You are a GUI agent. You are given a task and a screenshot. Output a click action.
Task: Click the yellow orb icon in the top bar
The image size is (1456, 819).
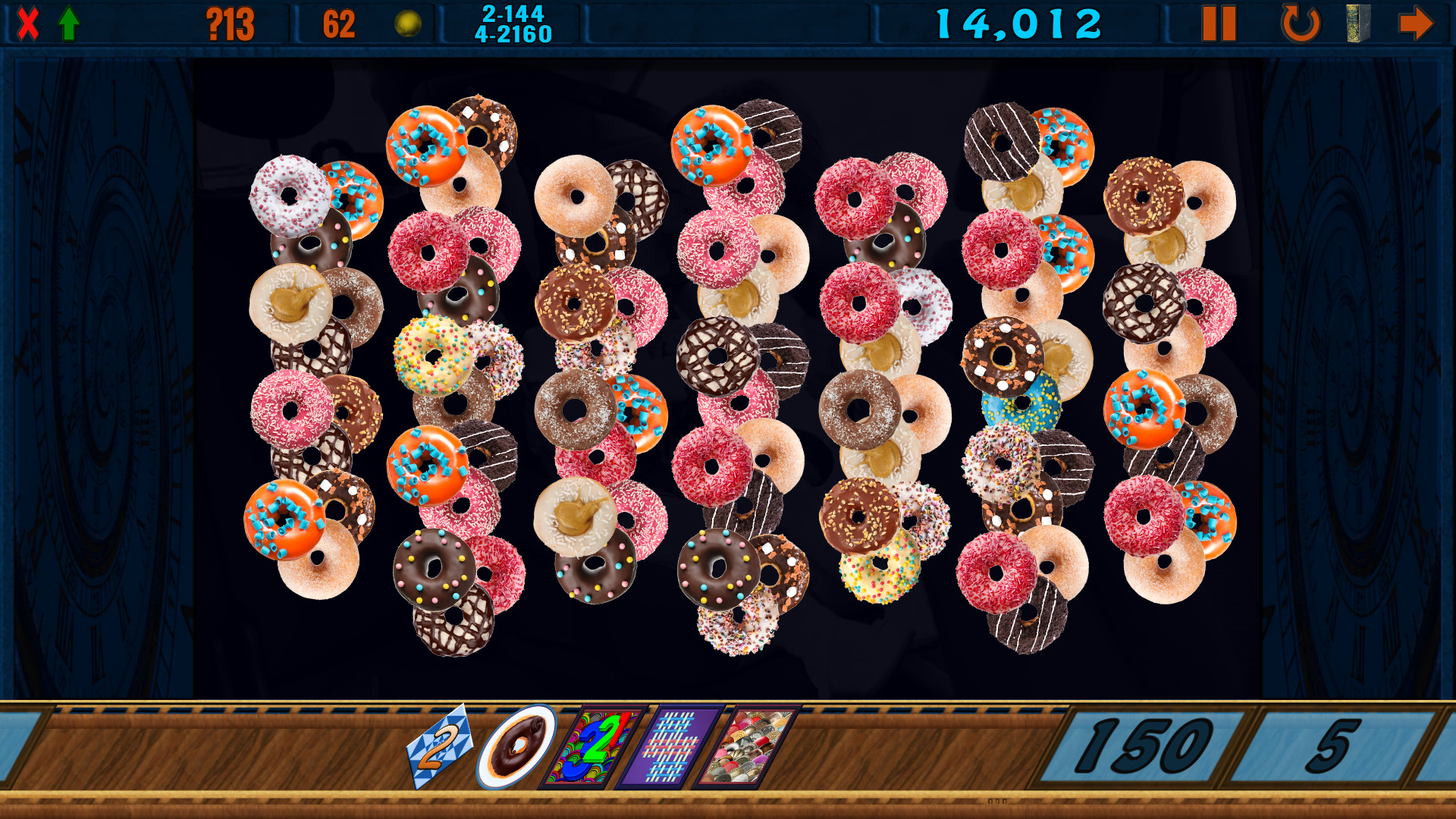(407, 22)
